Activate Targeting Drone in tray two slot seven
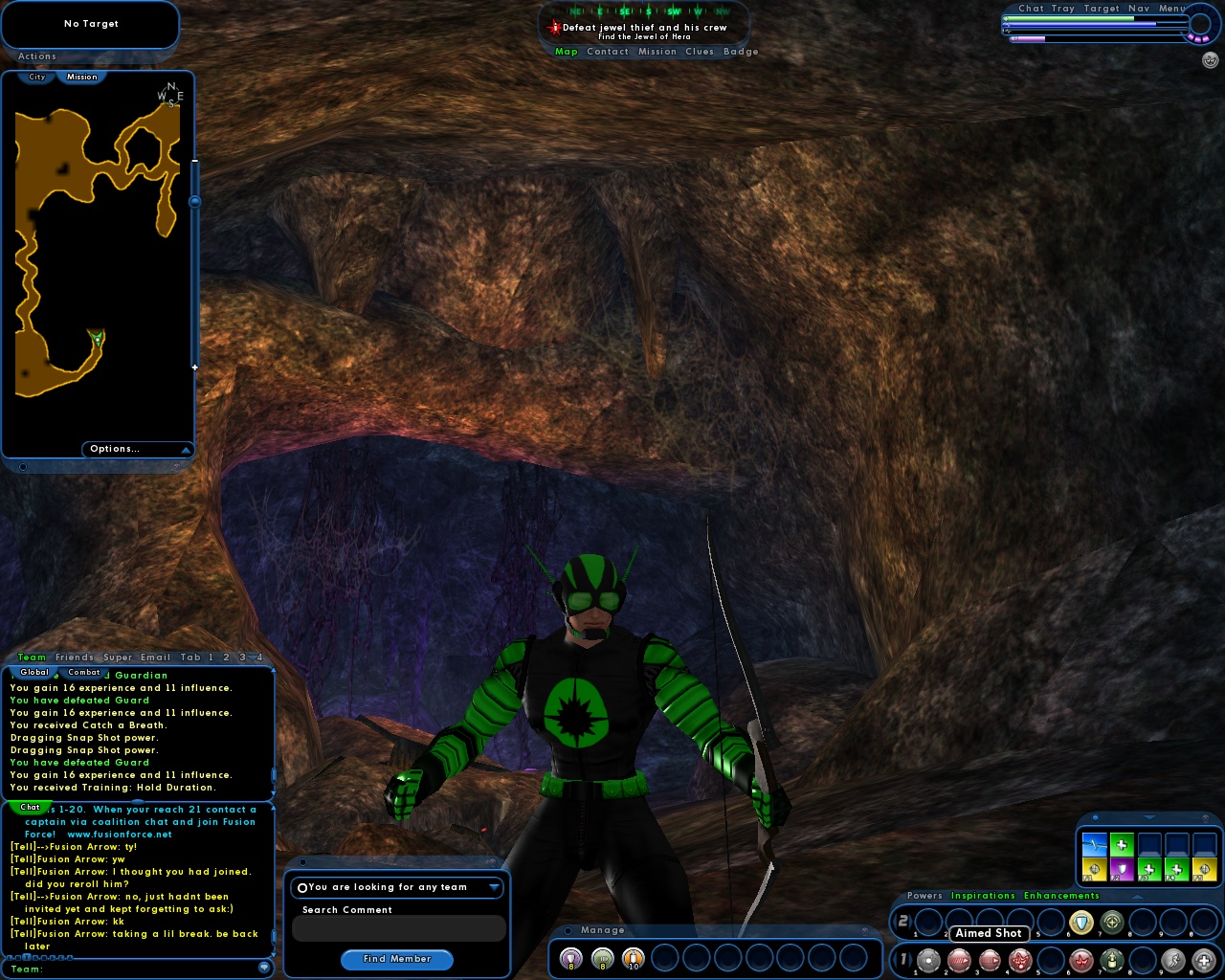The width and height of the screenshot is (1225, 980). [x=1113, y=922]
